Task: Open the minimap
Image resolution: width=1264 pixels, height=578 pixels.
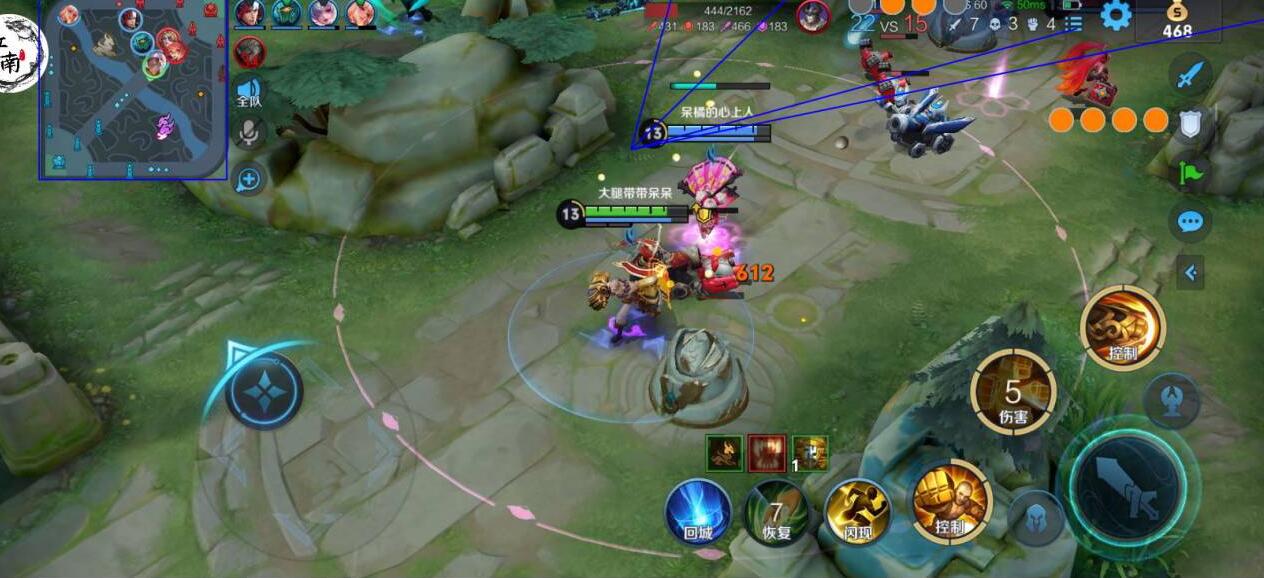Action: click(x=134, y=90)
